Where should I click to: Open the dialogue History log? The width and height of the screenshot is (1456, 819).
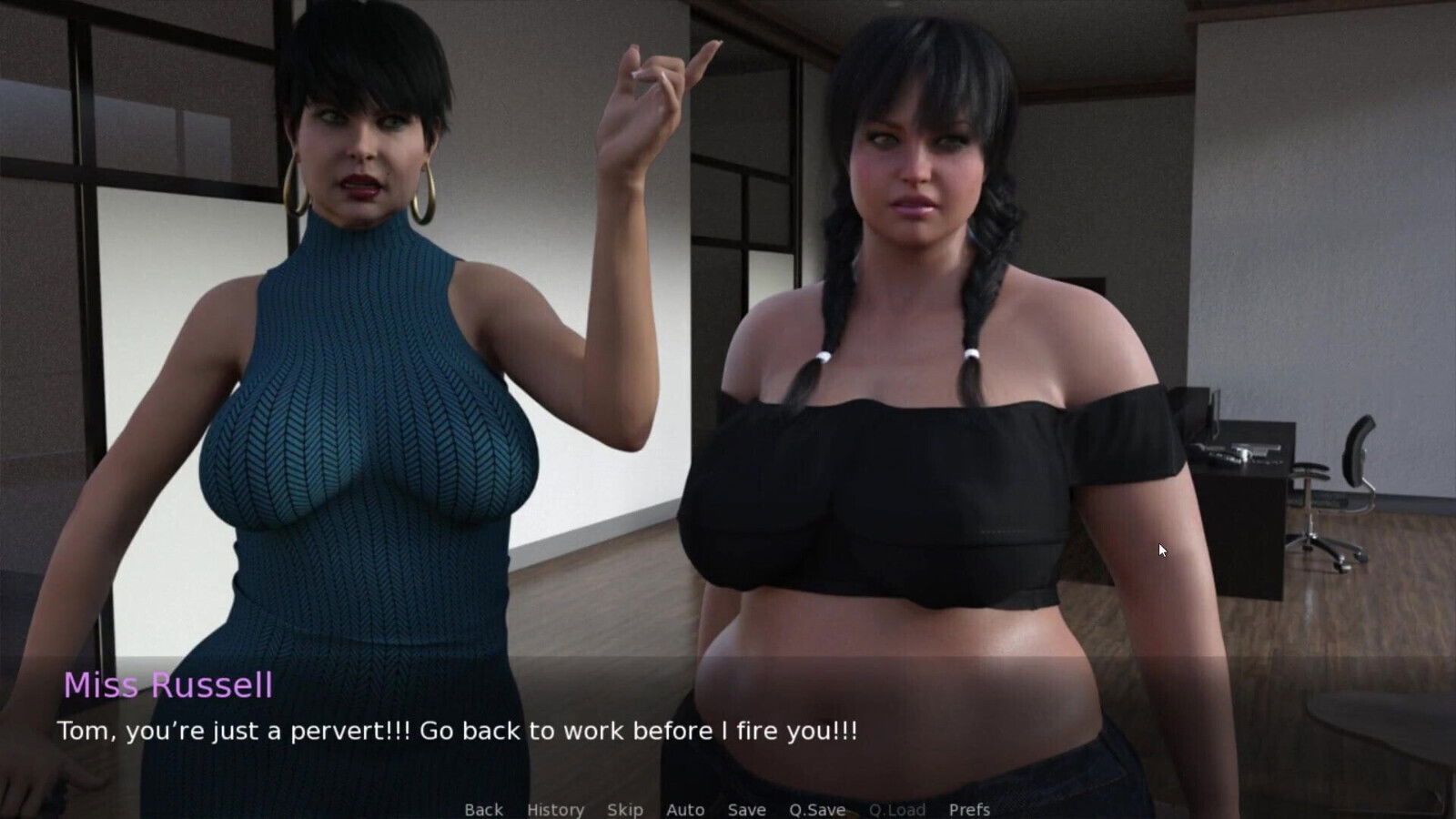pyautogui.click(x=555, y=809)
